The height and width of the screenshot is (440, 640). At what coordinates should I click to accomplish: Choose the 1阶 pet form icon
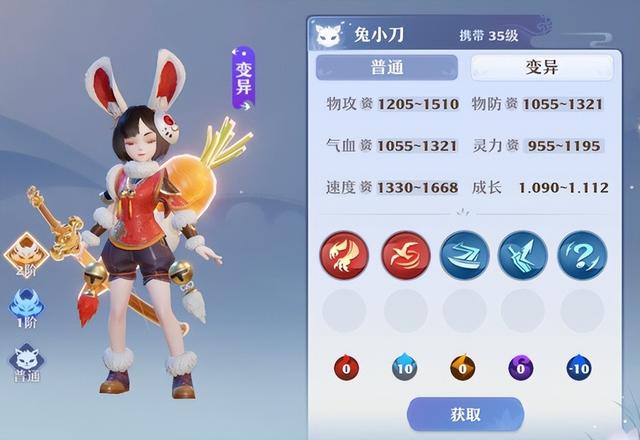(x=26, y=307)
